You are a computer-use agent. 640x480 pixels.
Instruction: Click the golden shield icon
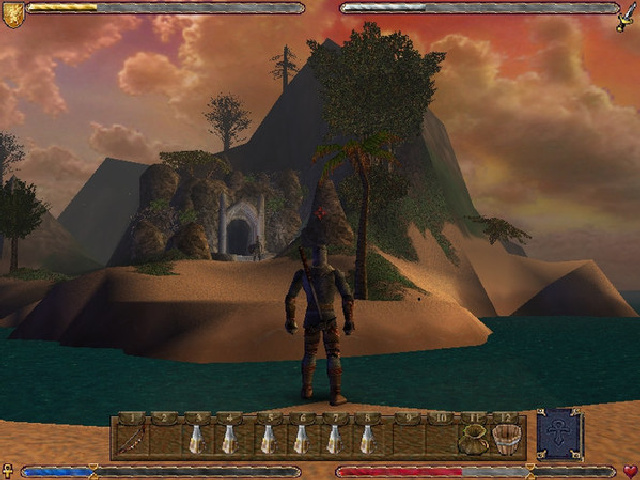13,13
